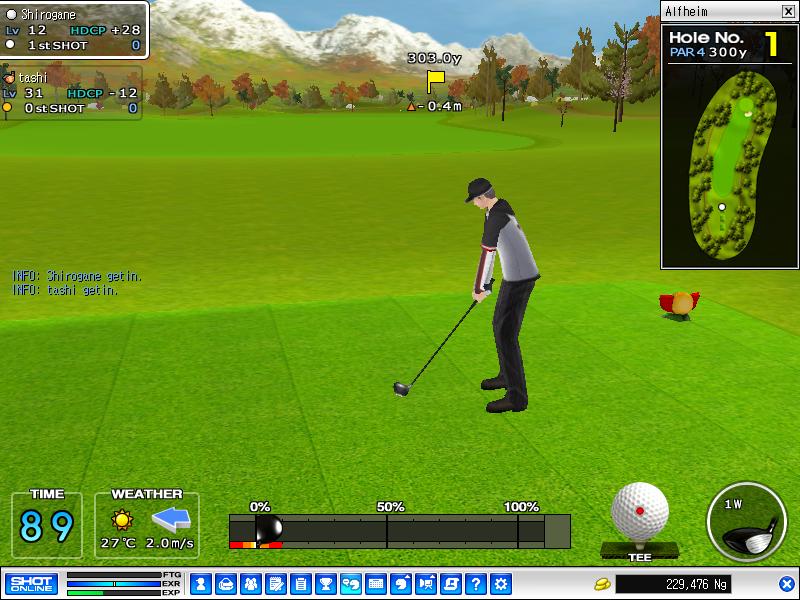Click the blue X exit button
Viewport: 800px width, 600px height.
[x=787, y=583]
